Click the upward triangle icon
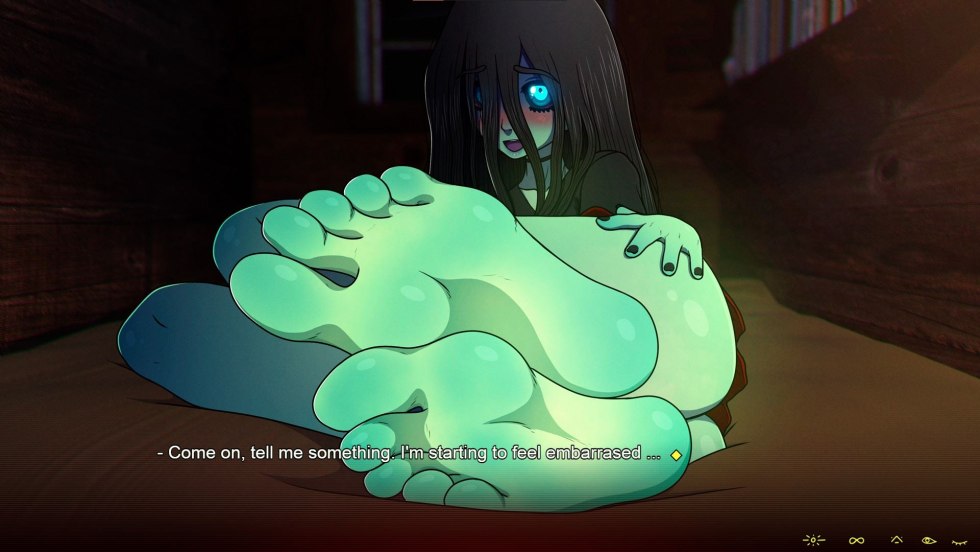This screenshot has height=552, width=980. tap(897, 540)
